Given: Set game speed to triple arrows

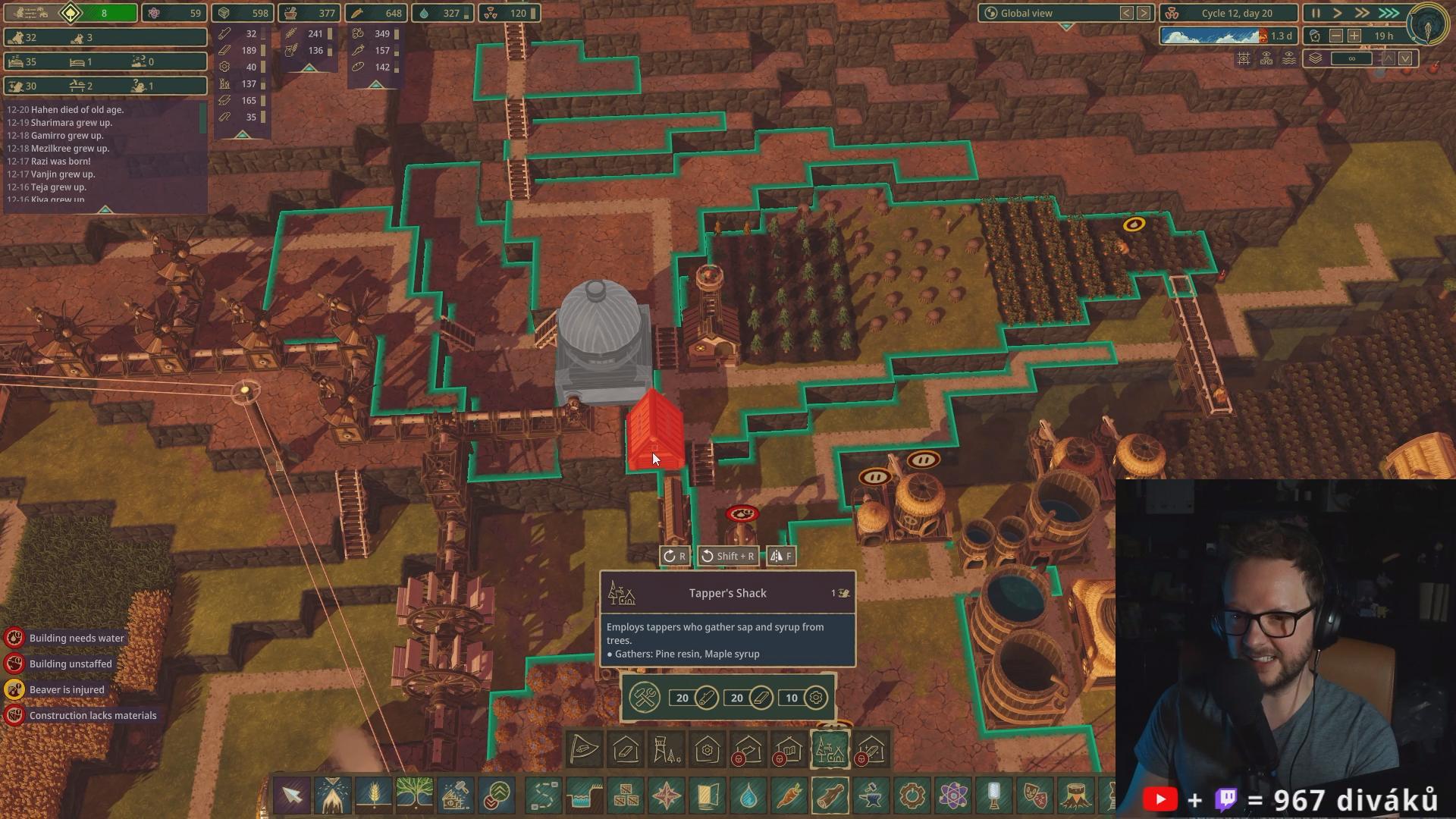Looking at the screenshot, I should click(x=1389, y=13).
